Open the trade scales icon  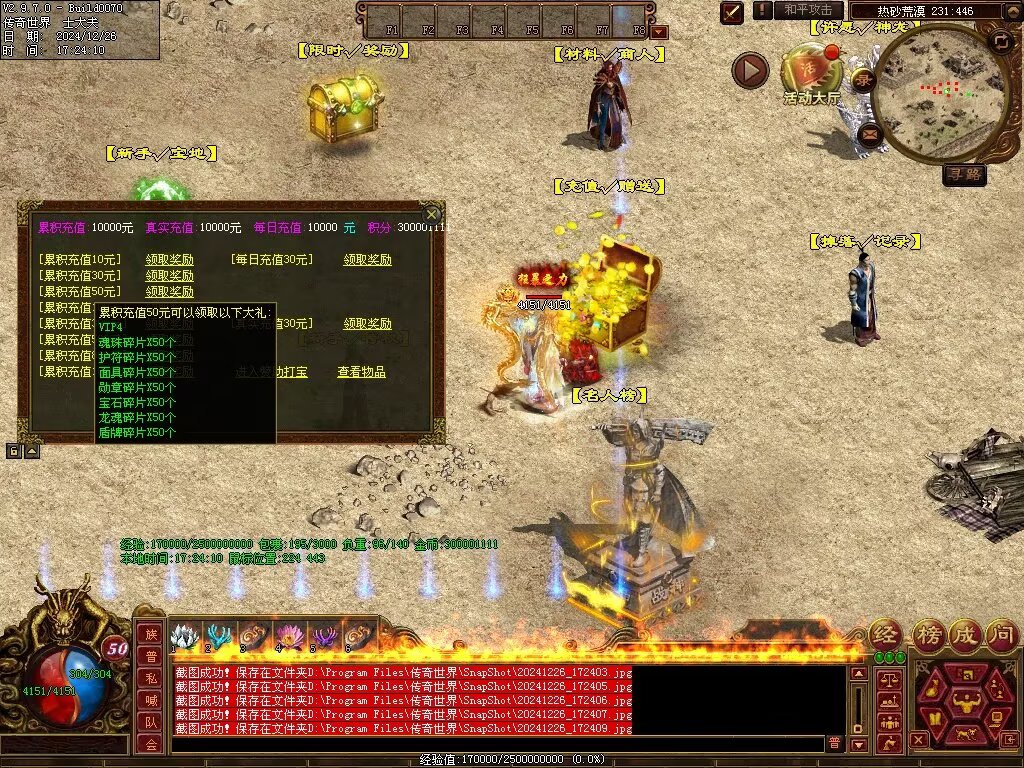[x=888, y=679]
